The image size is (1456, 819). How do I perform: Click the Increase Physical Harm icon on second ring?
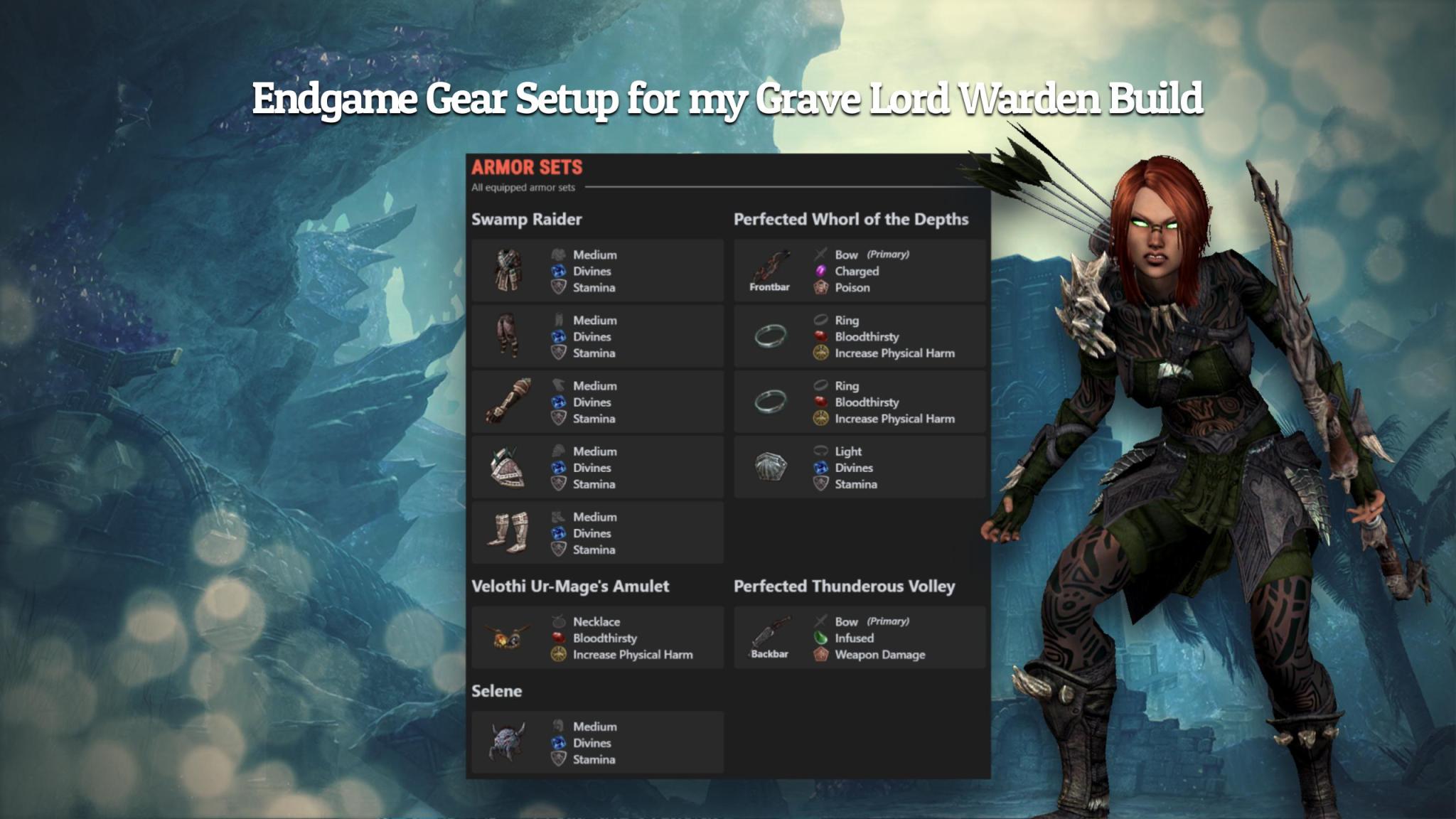(x=821, y=419)
